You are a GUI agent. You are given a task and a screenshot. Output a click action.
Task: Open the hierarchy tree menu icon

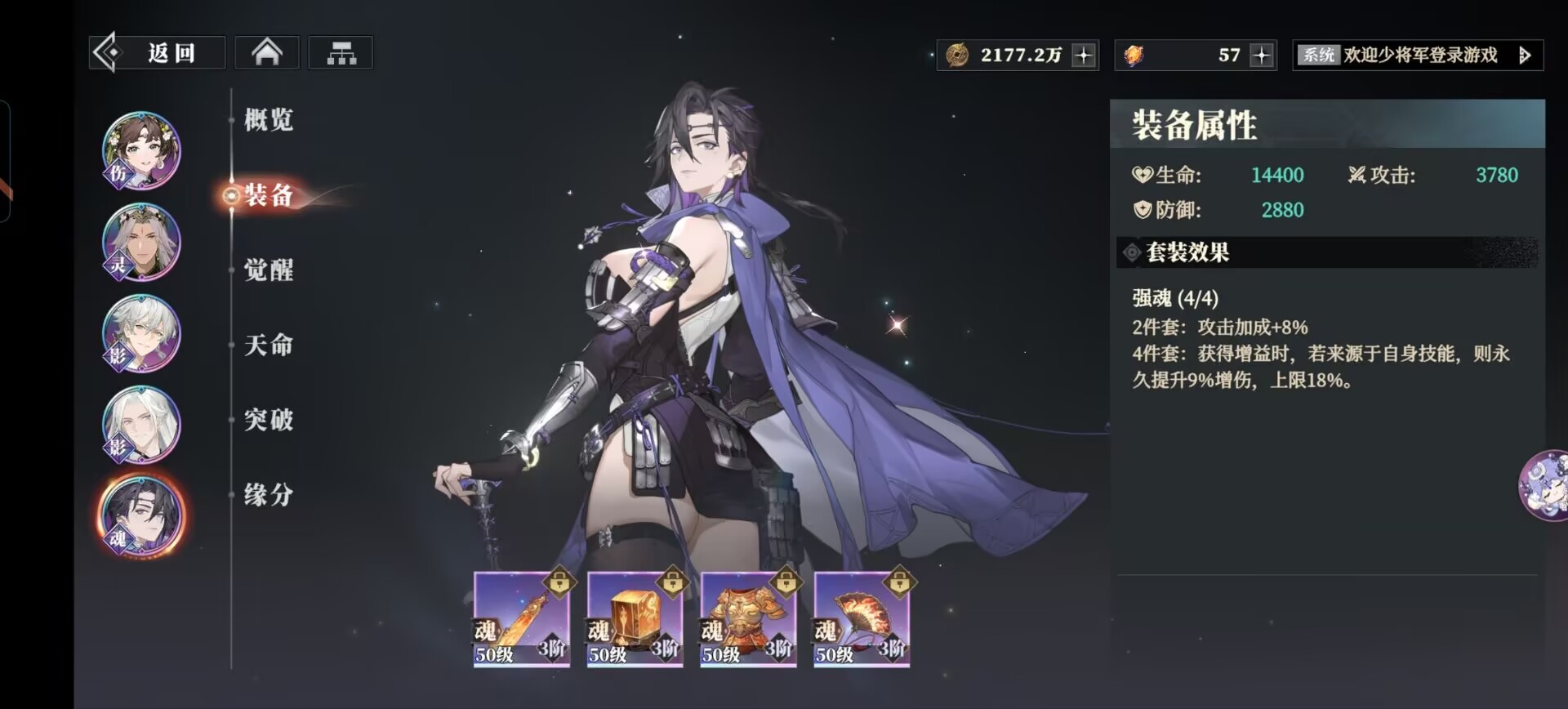[x=341, y=53]
